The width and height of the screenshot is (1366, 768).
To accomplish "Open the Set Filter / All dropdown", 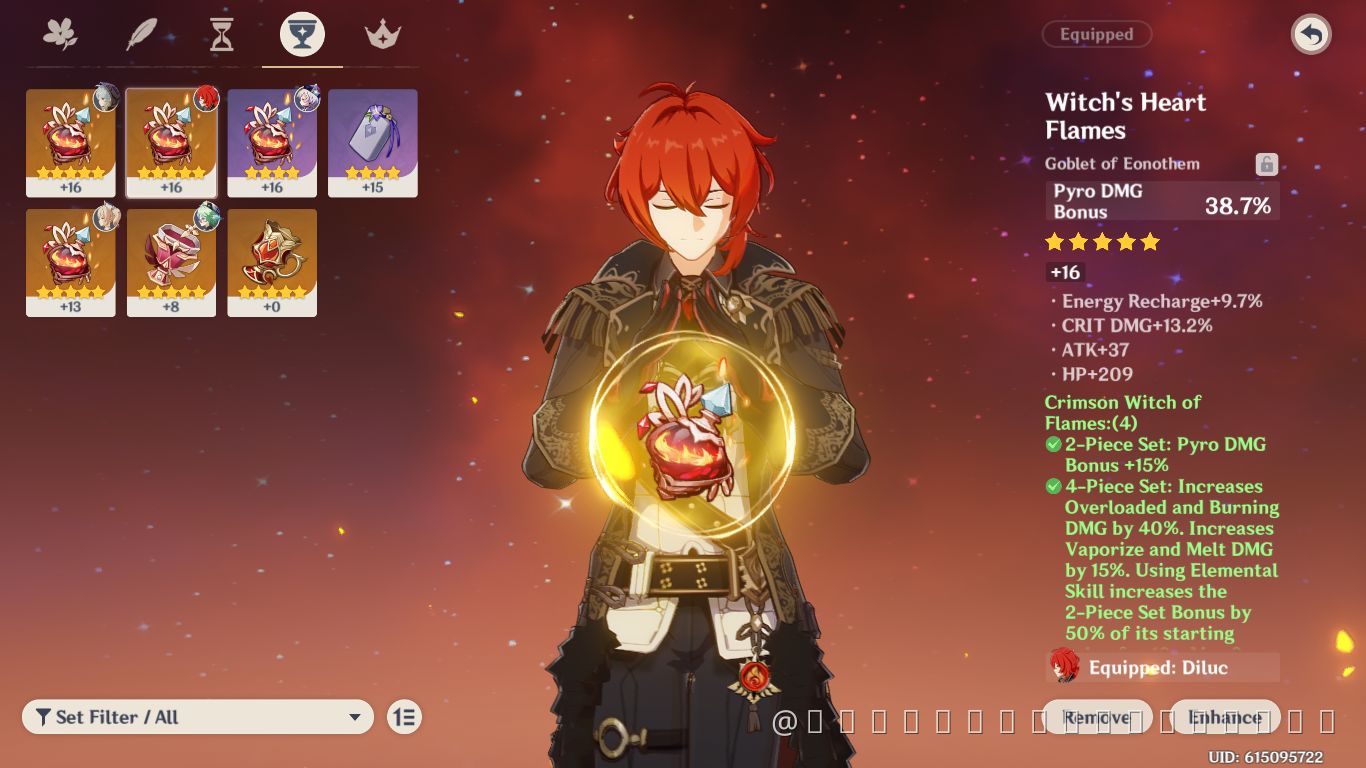I will (197, 716).
